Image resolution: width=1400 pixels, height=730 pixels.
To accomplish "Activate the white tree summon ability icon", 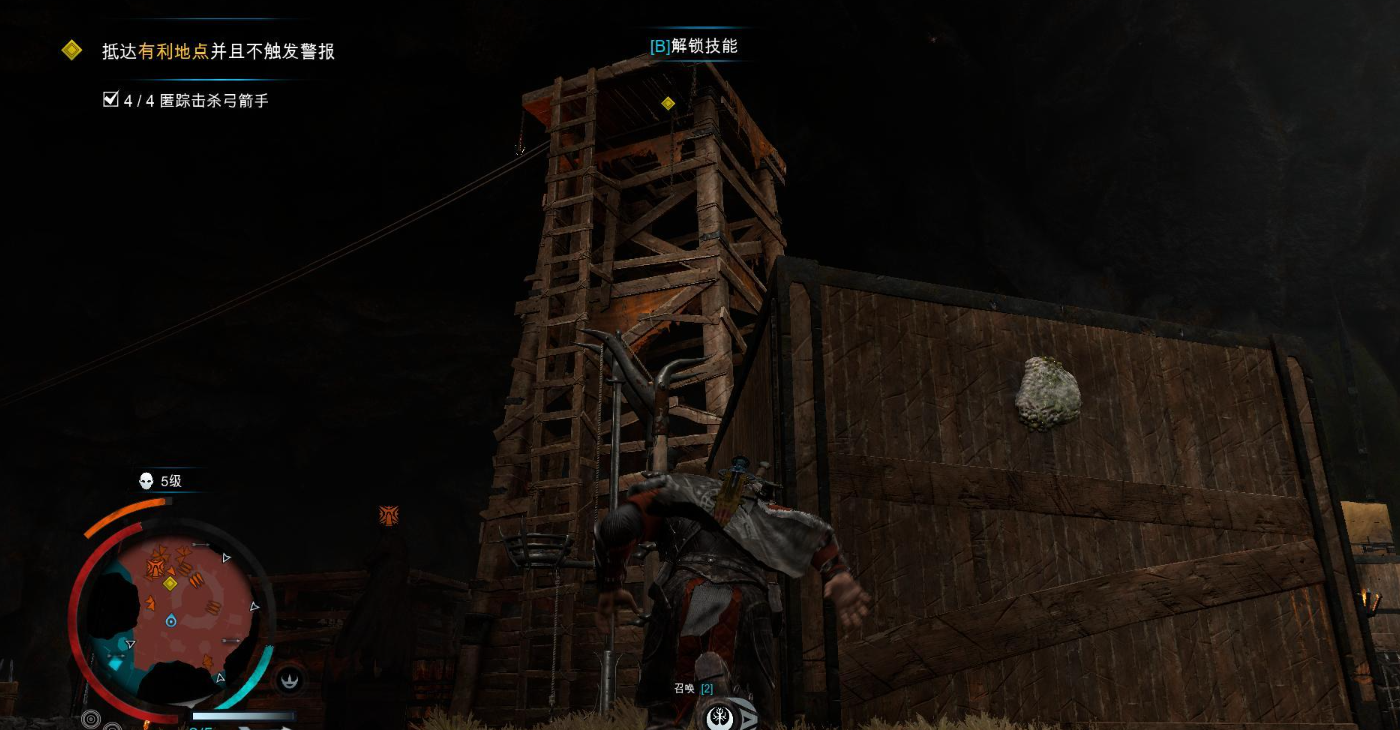I will [x=720, y=716].
